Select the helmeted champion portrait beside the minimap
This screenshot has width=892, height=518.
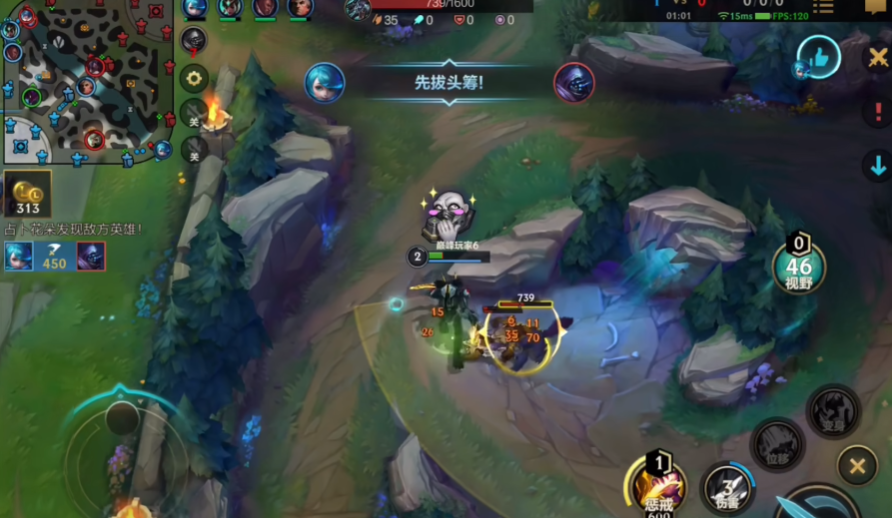point(194,40)
